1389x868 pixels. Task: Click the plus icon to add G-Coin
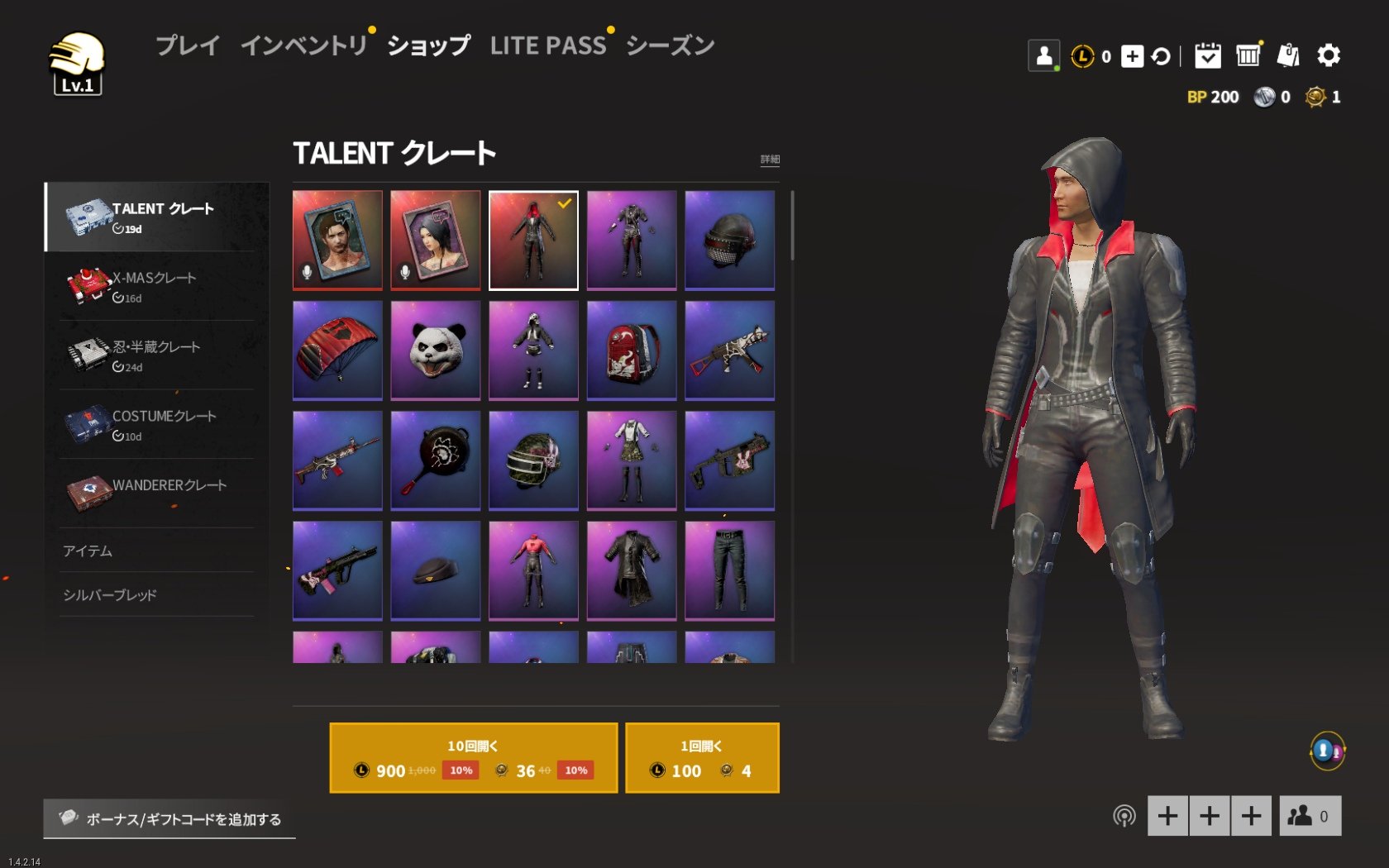tap(1132, 56)
